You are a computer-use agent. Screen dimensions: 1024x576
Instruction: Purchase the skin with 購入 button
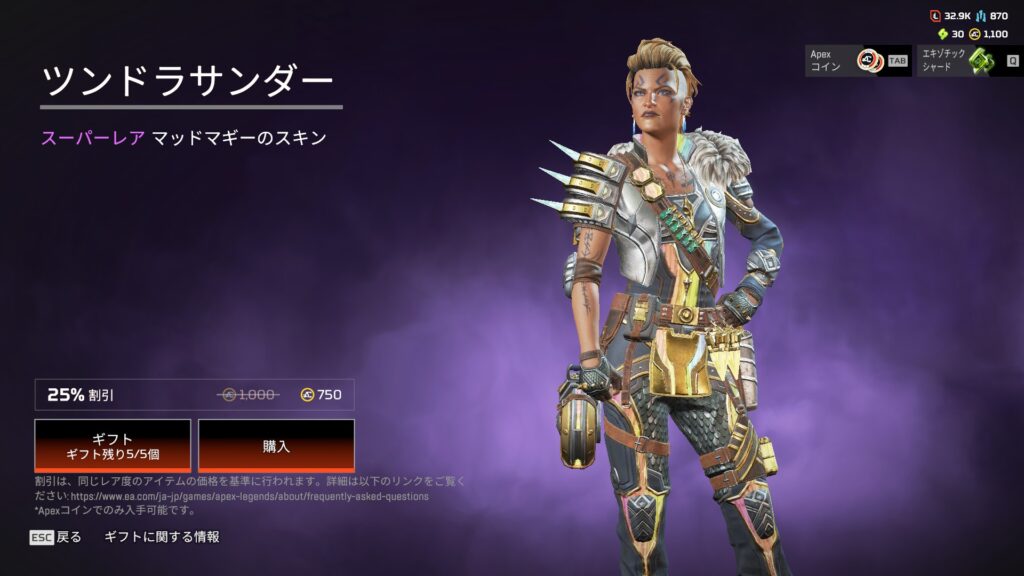point(276,445)
